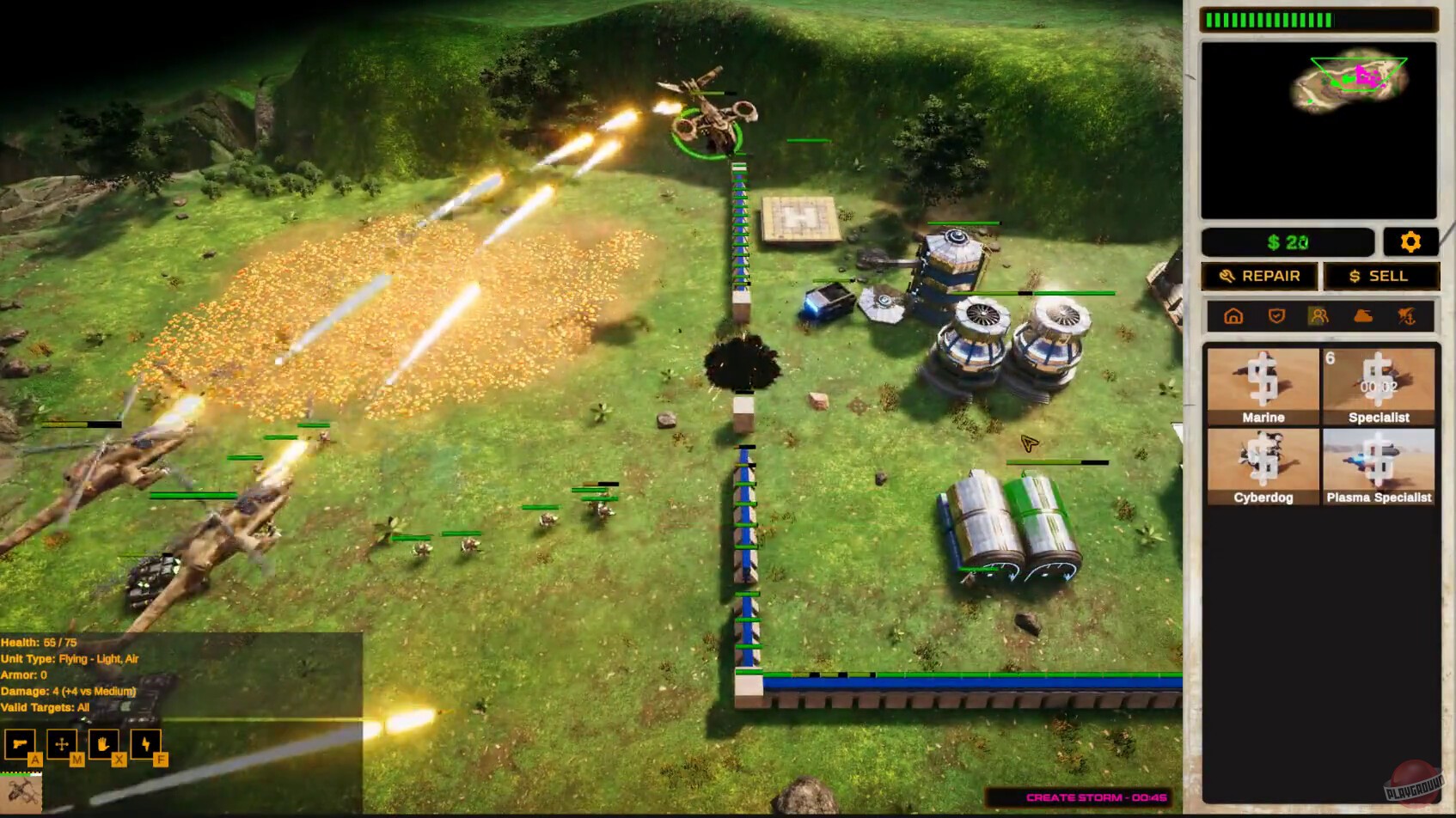1456x818 pixels.
Task: Toggle Repair mode
Action: click(x=1258, y=276)
